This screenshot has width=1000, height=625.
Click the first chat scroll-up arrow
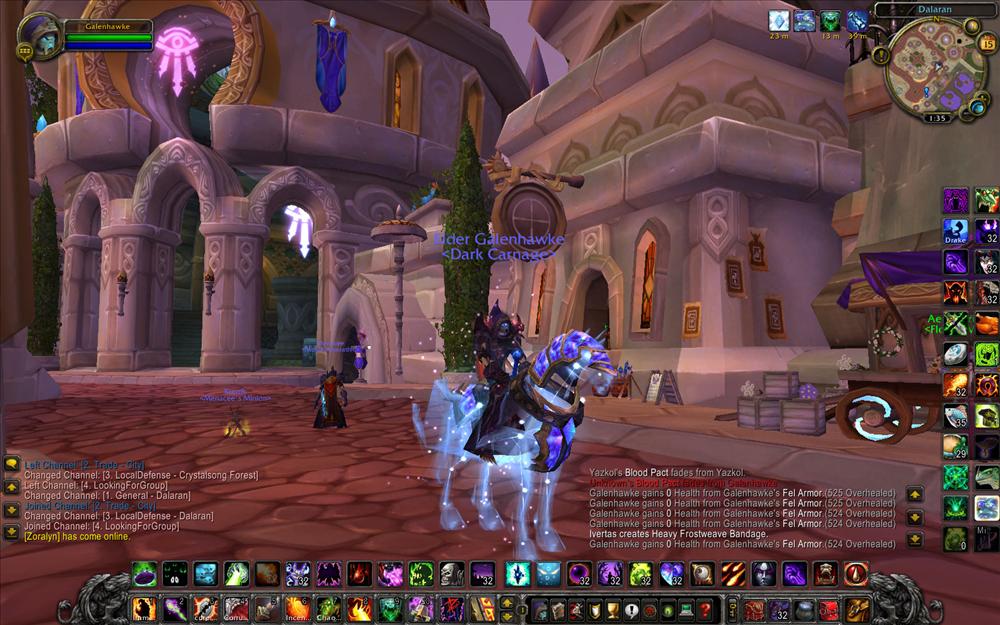[12, 486]
